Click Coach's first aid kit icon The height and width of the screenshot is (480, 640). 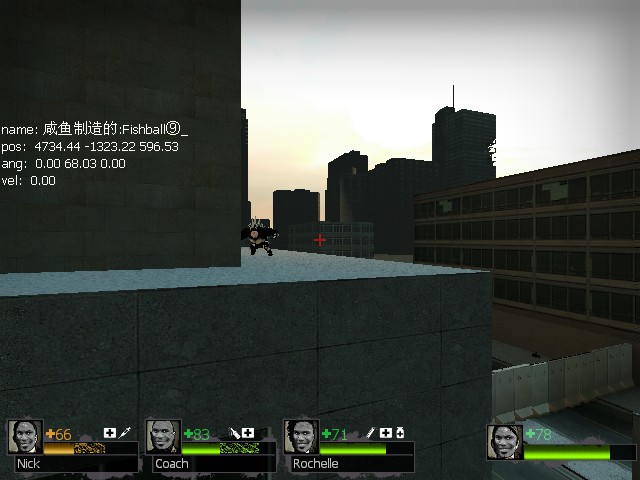click(x=248, y=433)
